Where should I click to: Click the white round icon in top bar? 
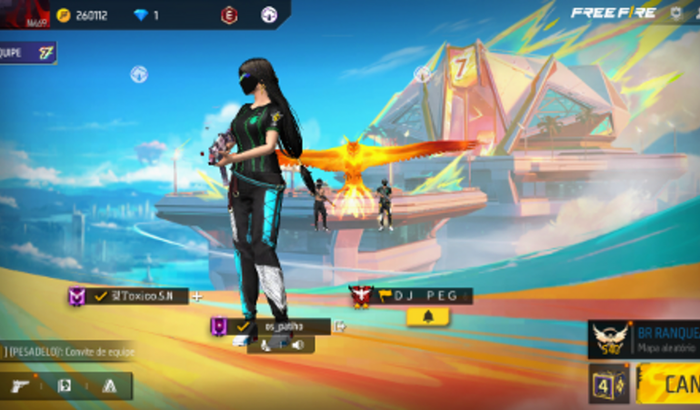click(x=269, y=14)
